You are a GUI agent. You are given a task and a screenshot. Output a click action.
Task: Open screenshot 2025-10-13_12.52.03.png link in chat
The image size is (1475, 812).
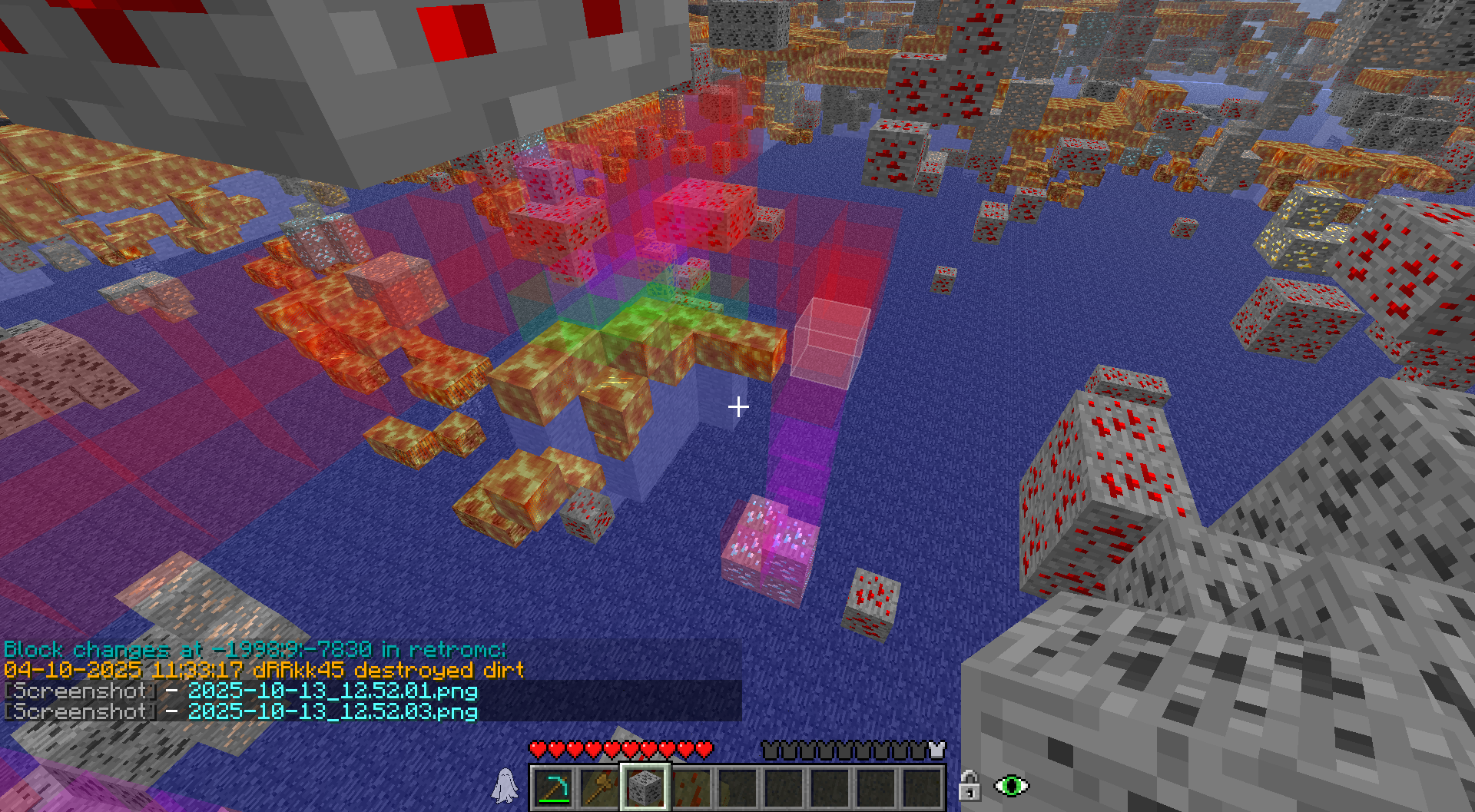point(333,712)
